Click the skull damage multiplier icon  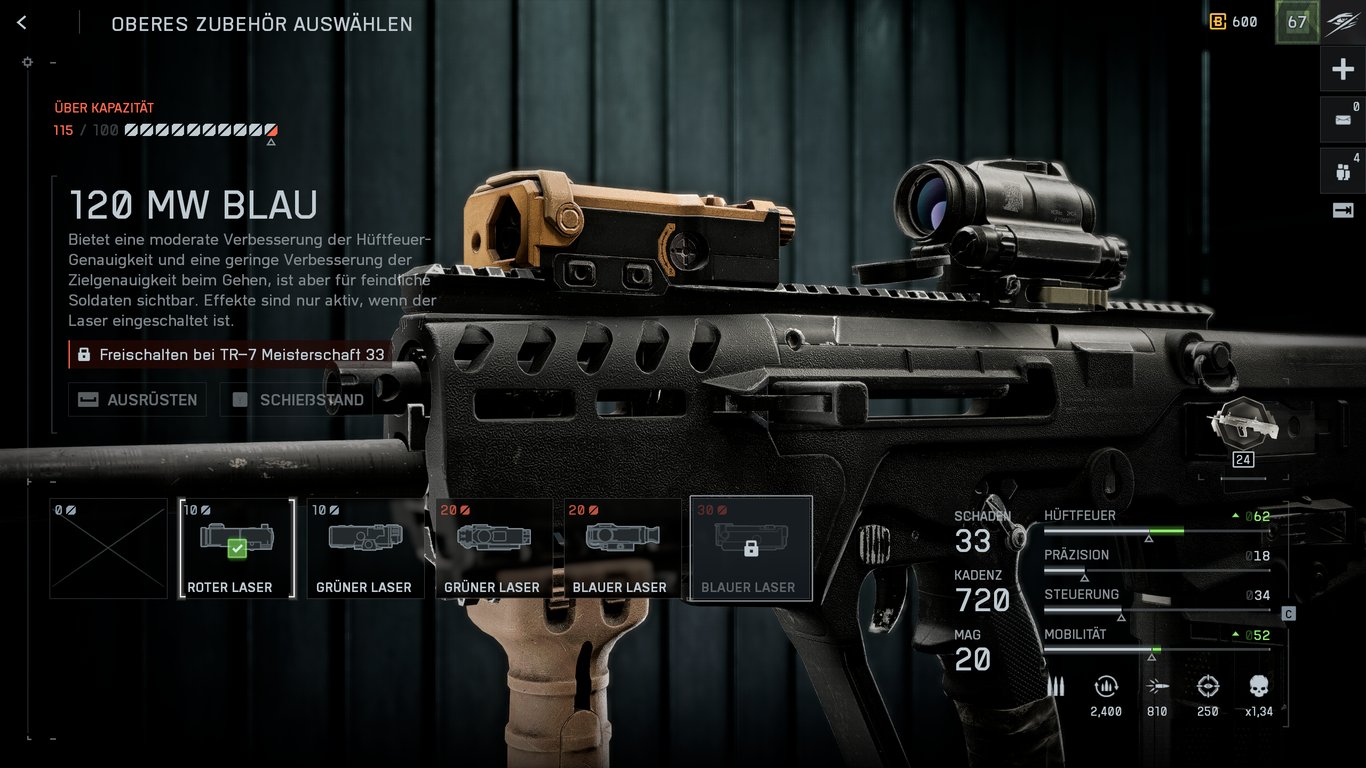click(1258, 687)
